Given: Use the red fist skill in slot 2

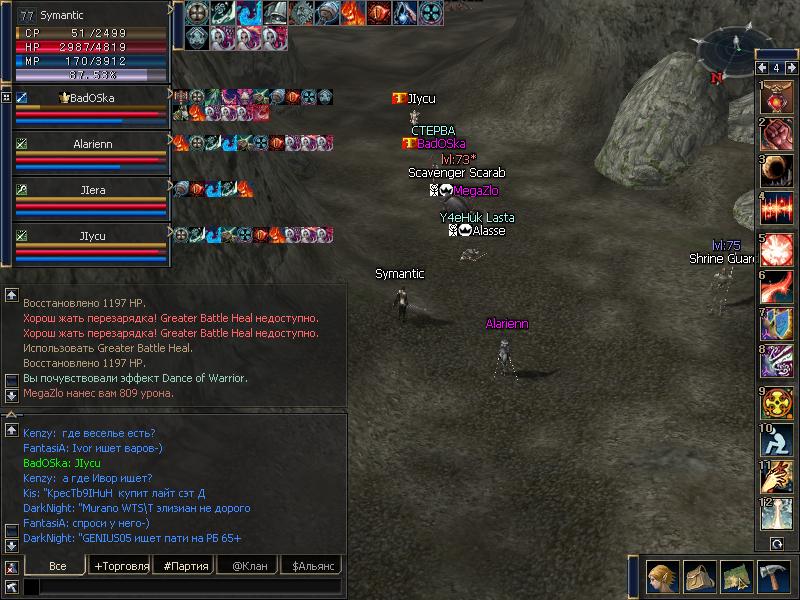Looking at the screenshot, I should point(776,132).
